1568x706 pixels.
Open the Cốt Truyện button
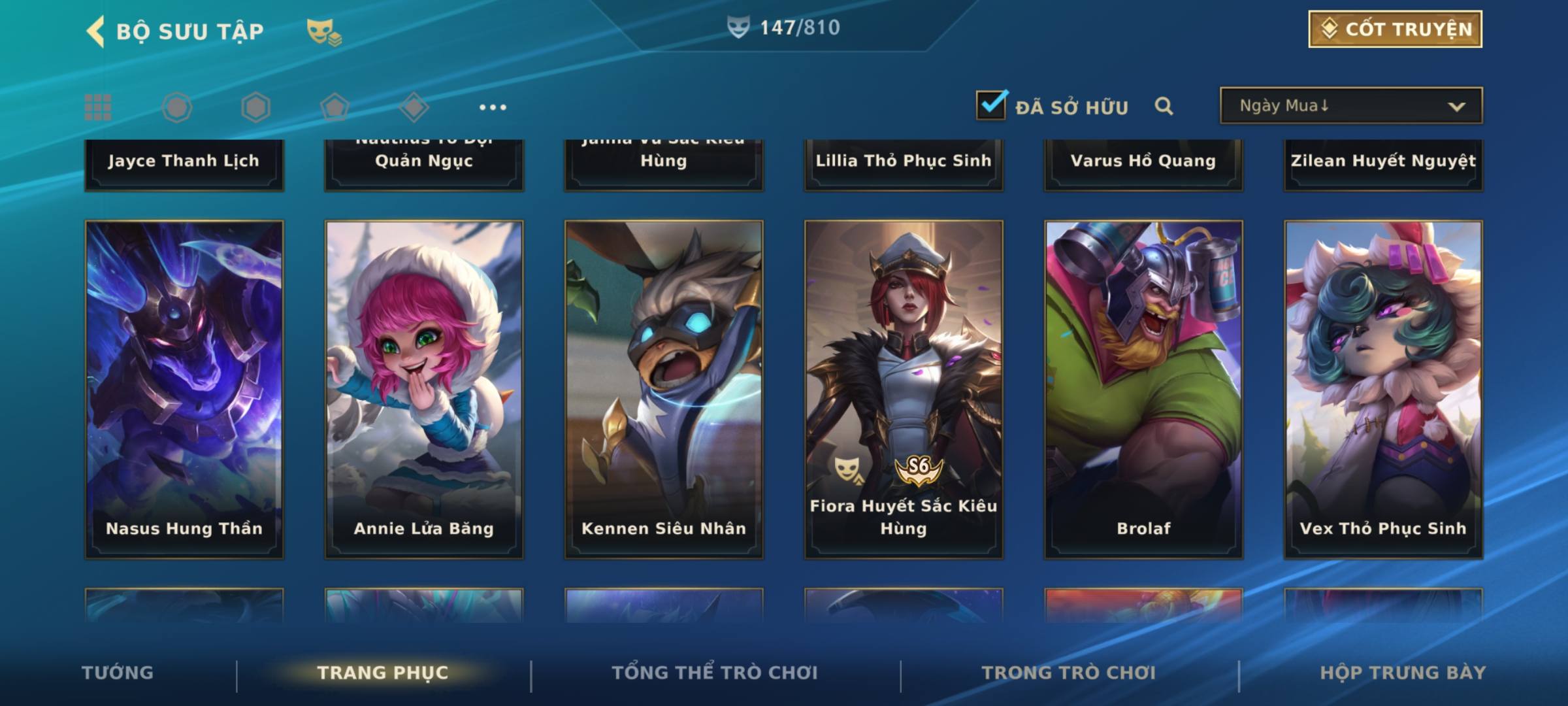coord(1395,29)
